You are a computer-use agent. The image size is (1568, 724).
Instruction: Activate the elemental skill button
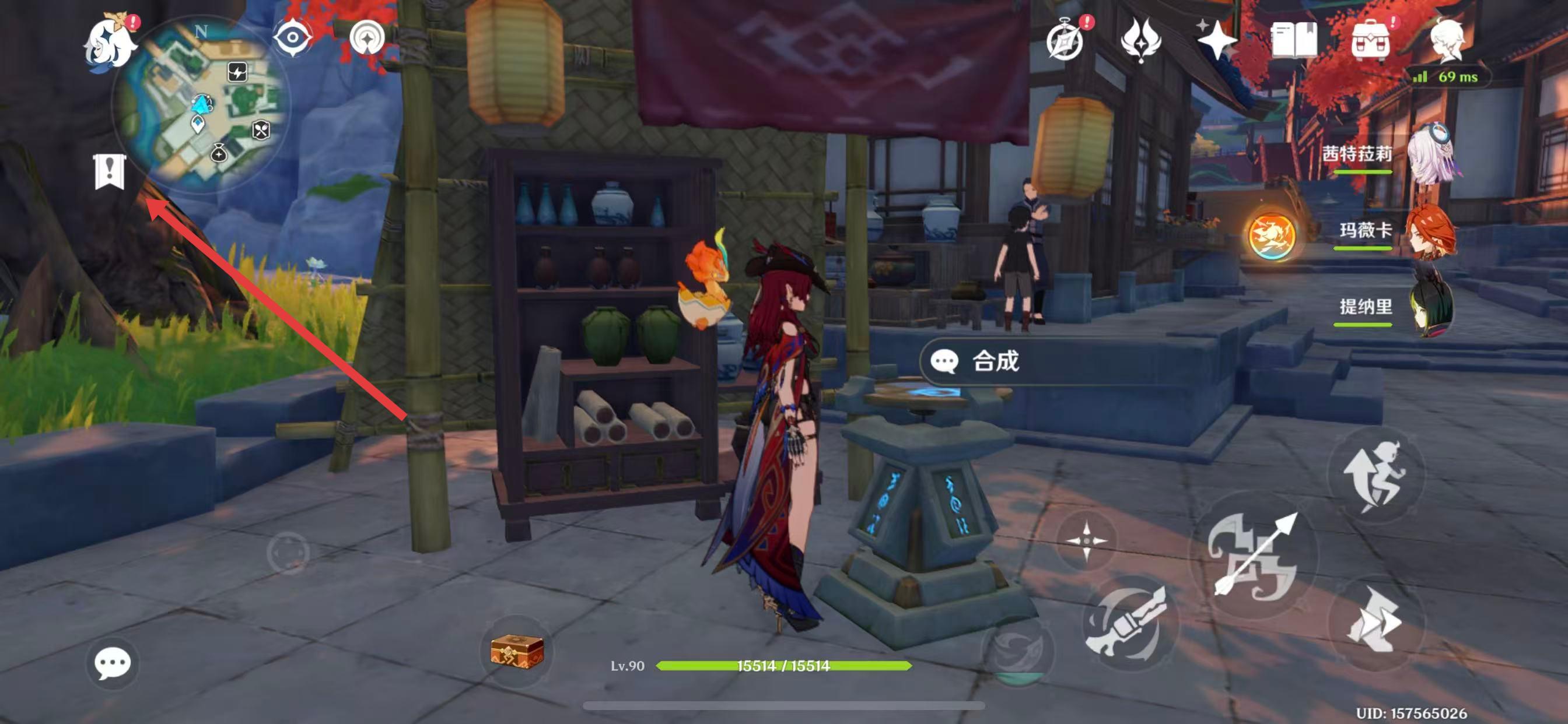(1129, 624)
